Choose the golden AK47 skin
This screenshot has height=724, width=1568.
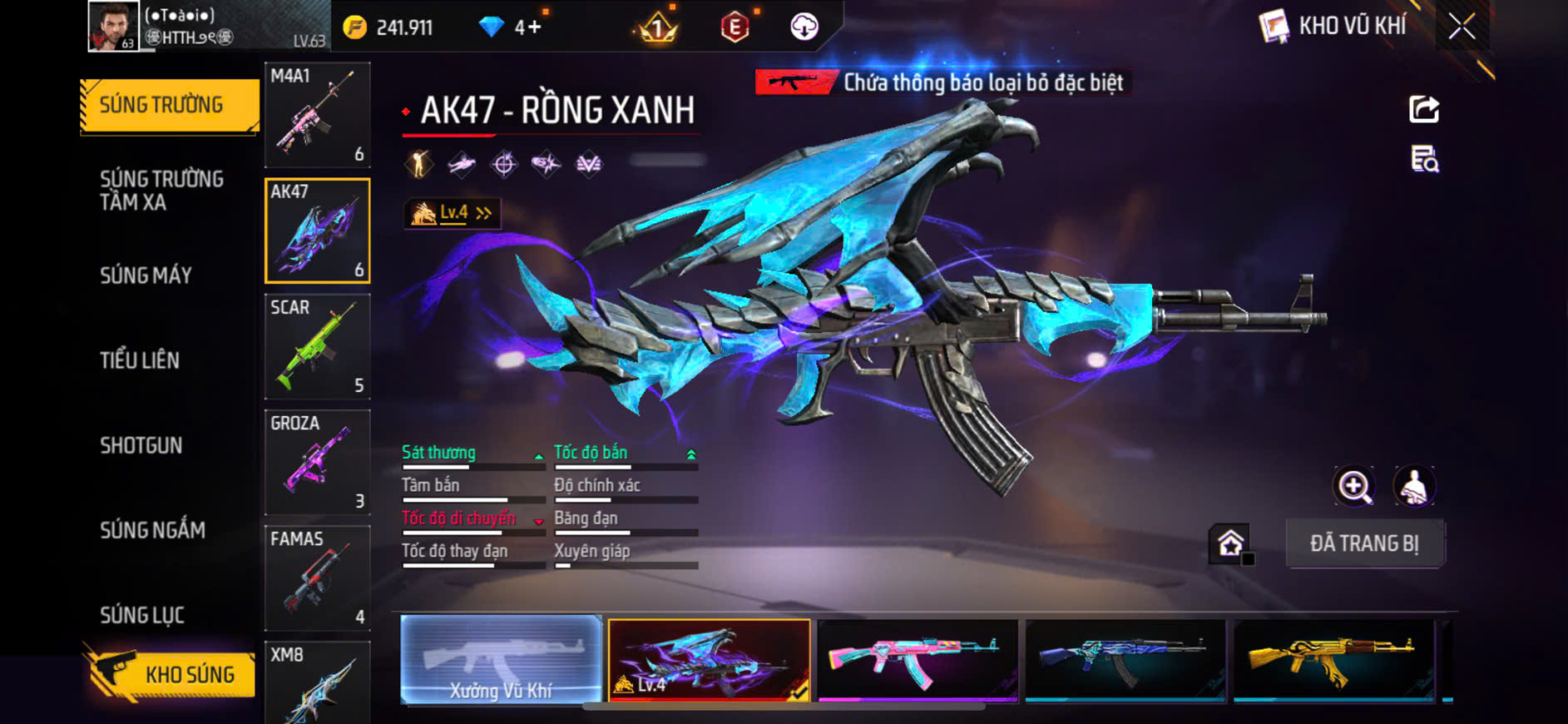tap(1333, 660)
